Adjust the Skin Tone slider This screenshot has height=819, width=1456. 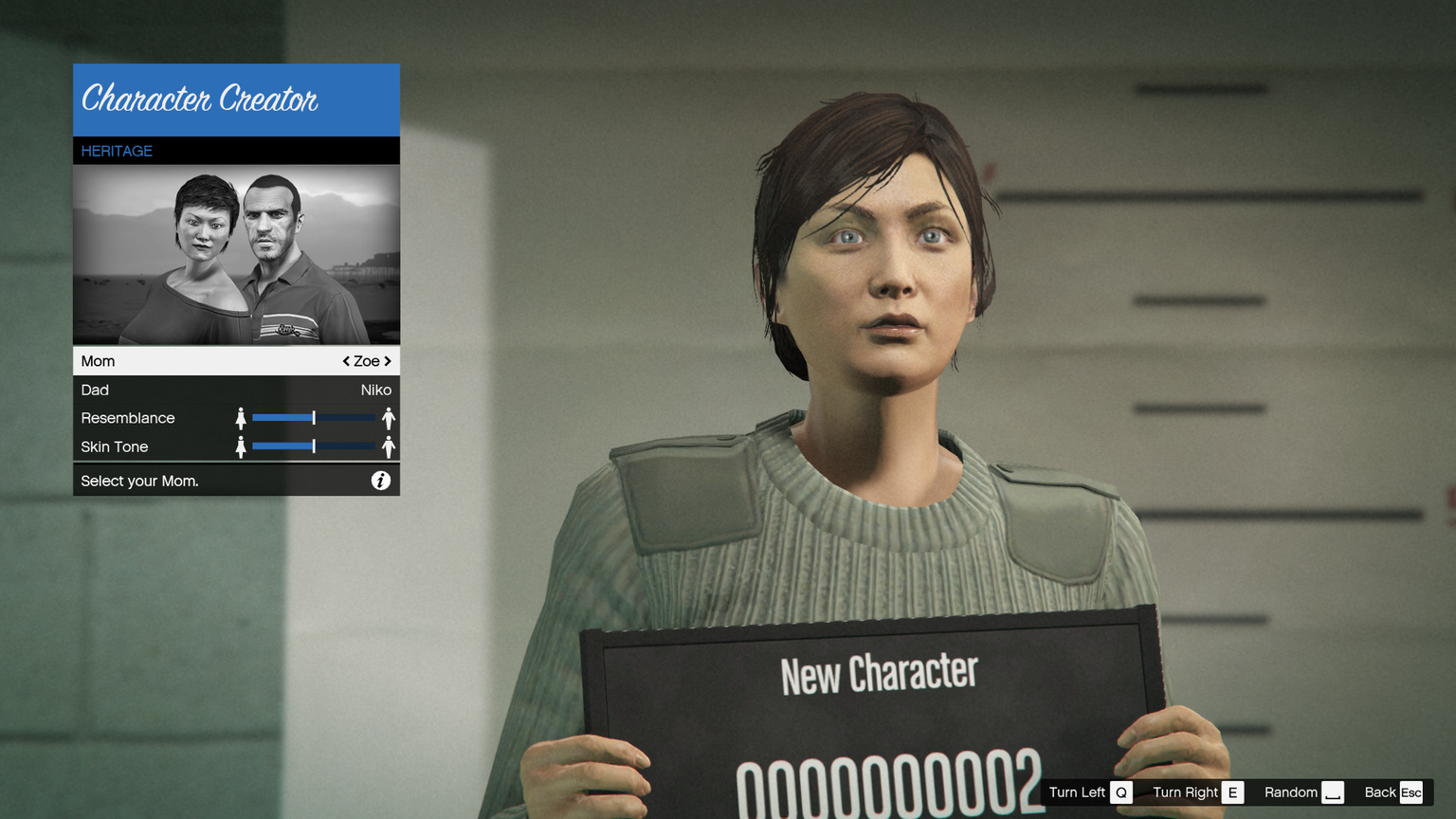[x=314, y=446]
